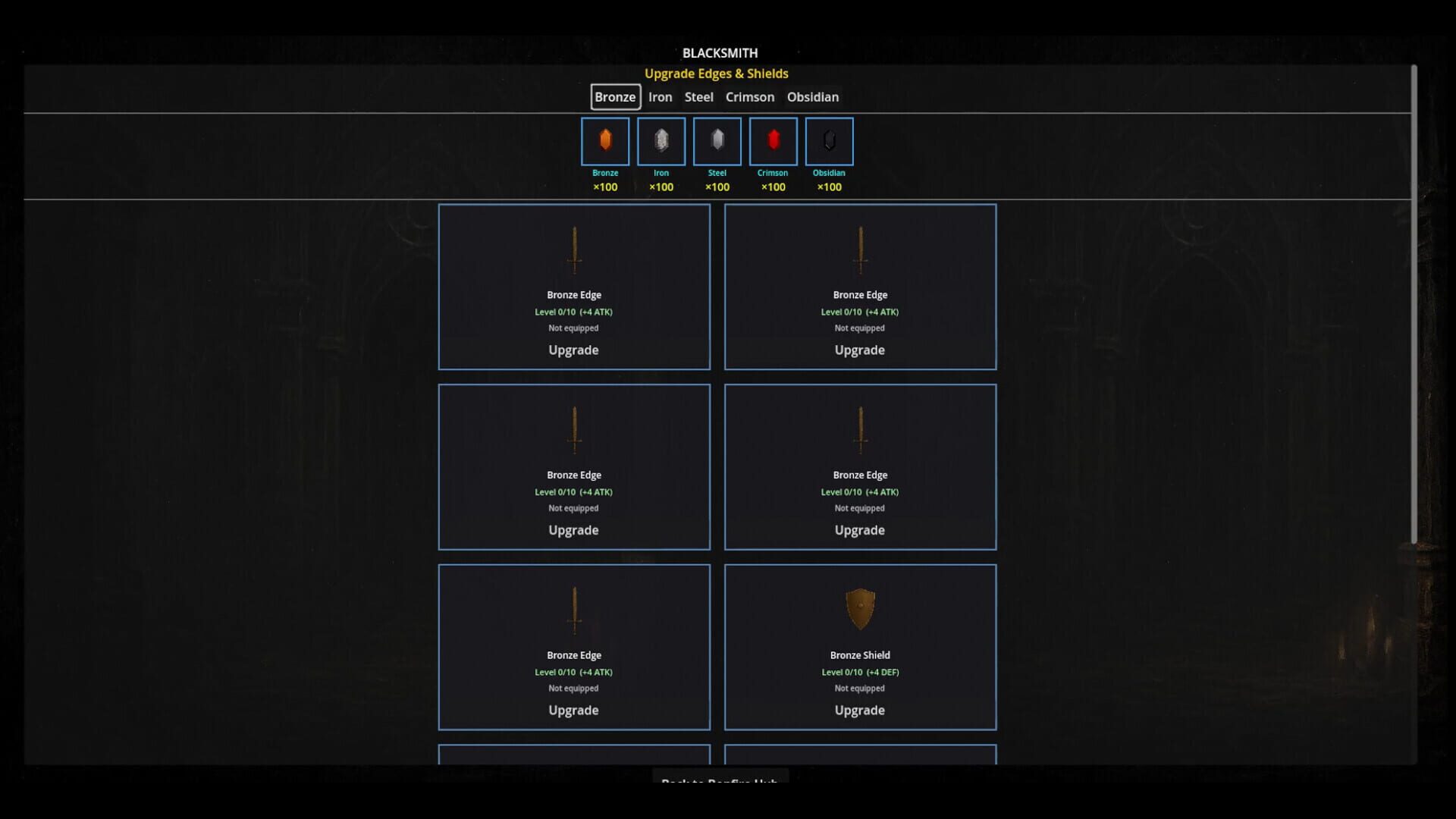Click the Steel gem resource icon
The width and height of the screenshot is (1456, 819).
[717, 141]
